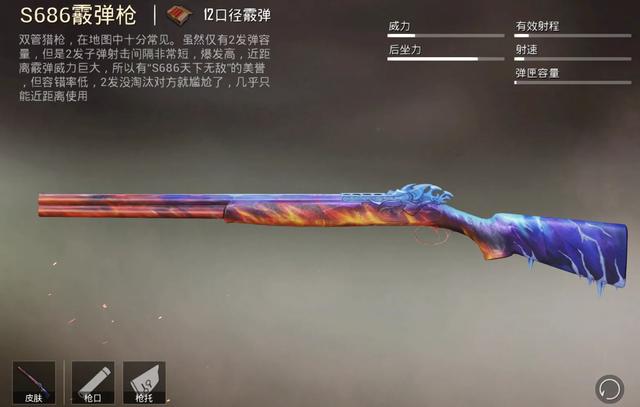Viewport: 640px width, 407px height.
Task: Choose the 枪托 stock attachment slot
Action: pyautogui.click(x=143, y=383)
